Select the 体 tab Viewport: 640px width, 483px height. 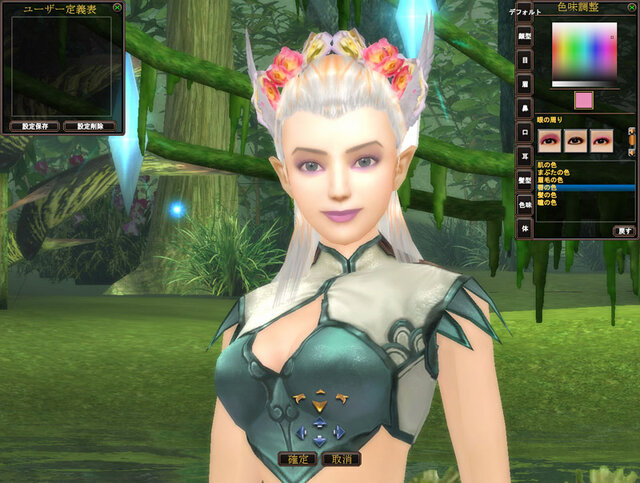(x=524, y=228)
